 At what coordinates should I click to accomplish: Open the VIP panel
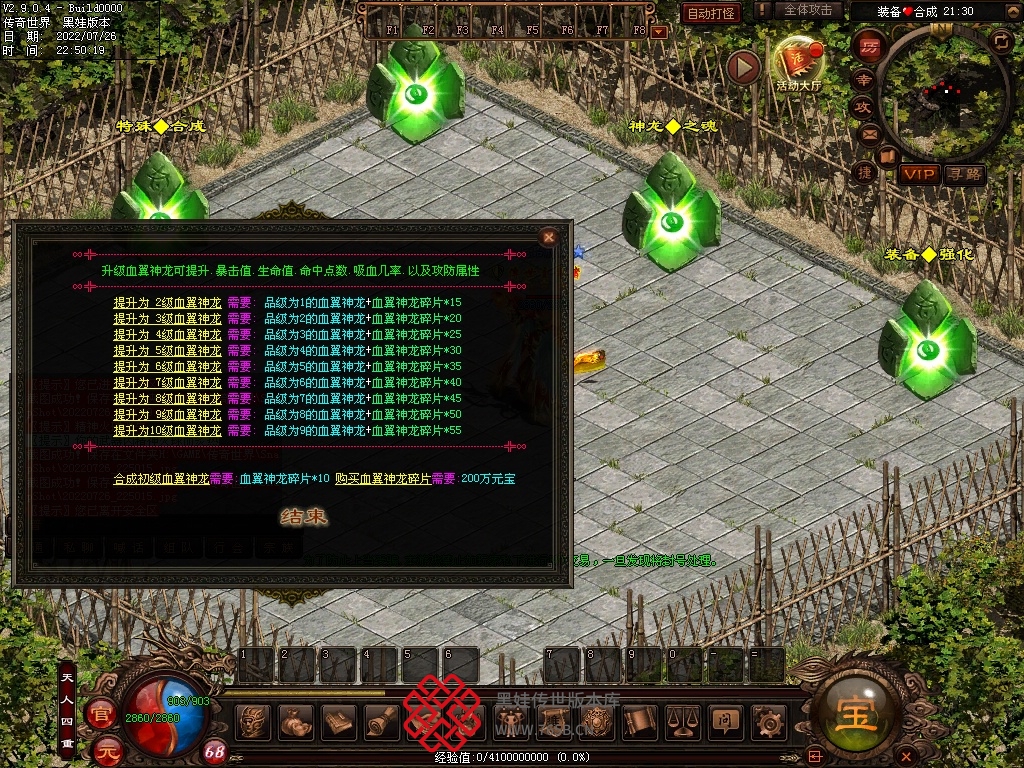click(x=918, y=174)
